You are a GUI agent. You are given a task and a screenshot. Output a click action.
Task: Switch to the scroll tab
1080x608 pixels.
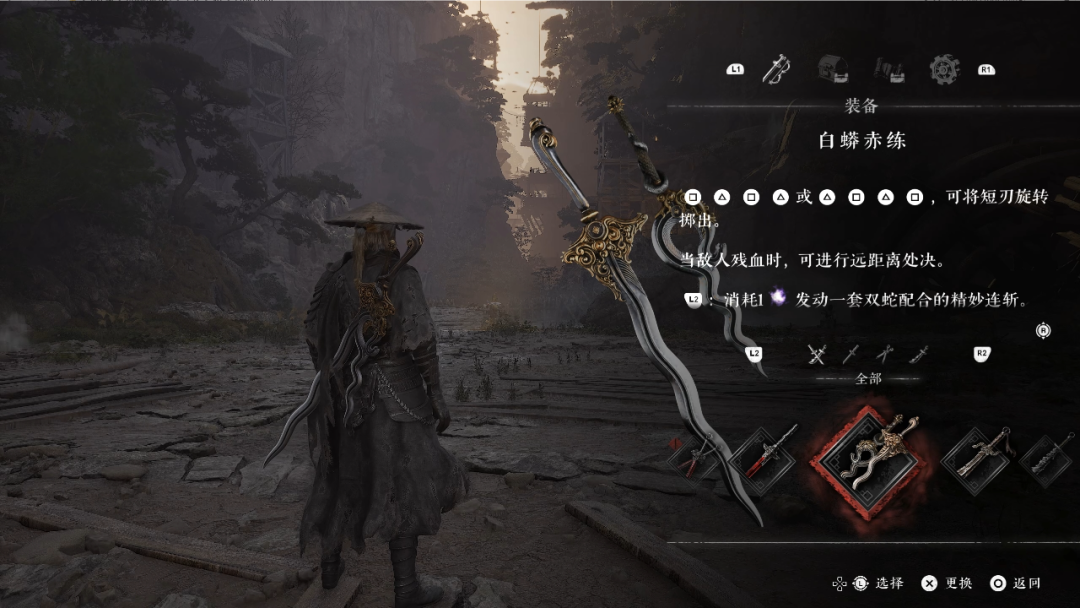[889, 68]
